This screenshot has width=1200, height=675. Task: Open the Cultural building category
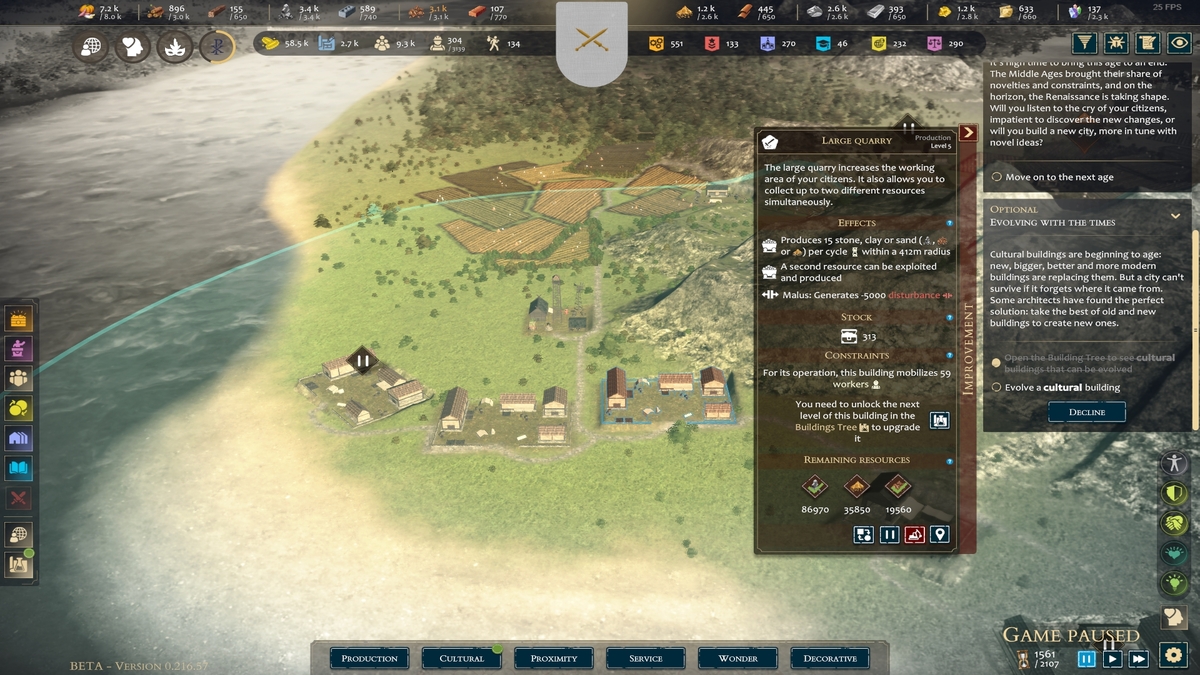click(x=462, y=658)
